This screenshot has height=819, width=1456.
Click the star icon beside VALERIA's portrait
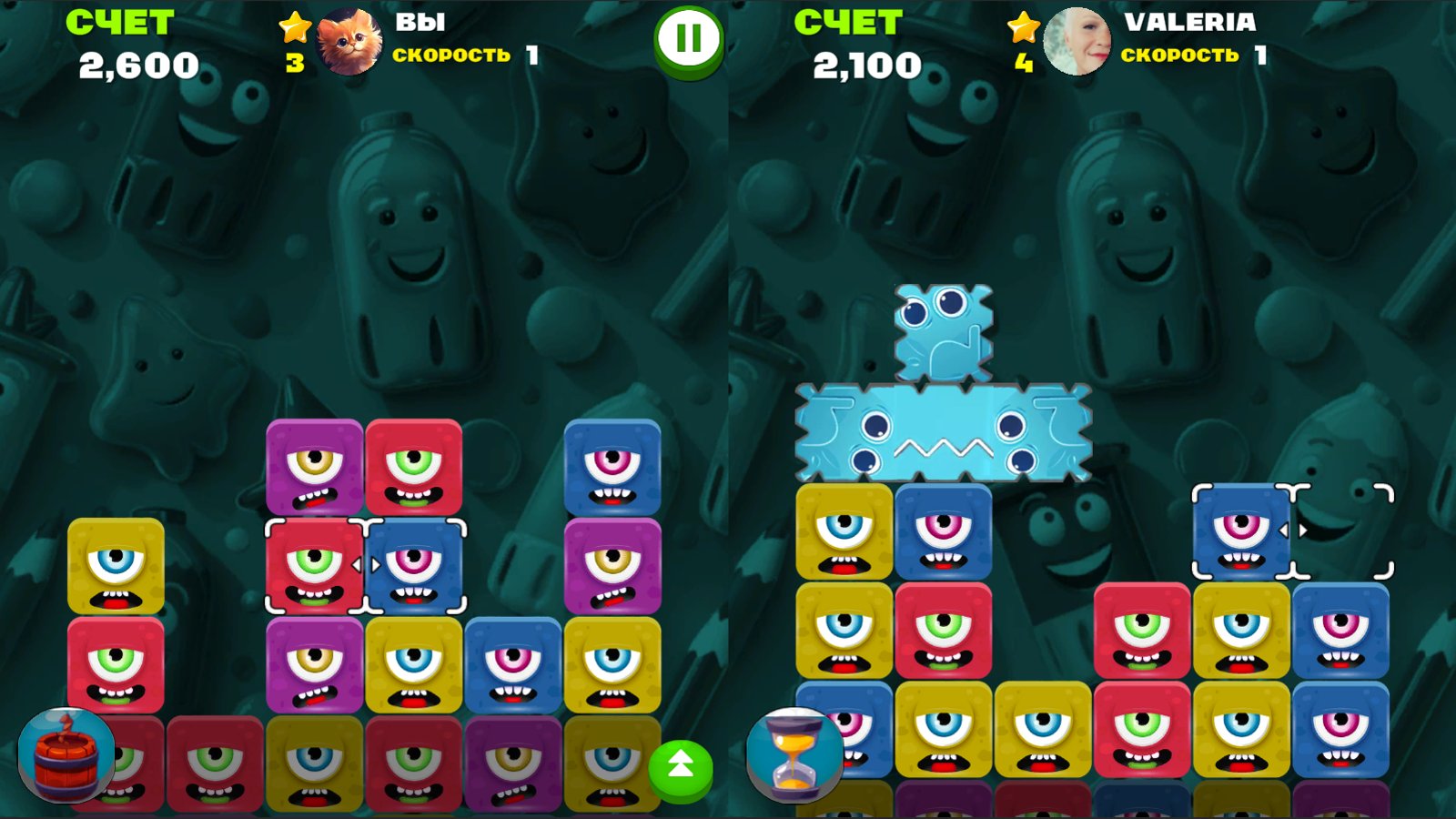point(1025,27)
